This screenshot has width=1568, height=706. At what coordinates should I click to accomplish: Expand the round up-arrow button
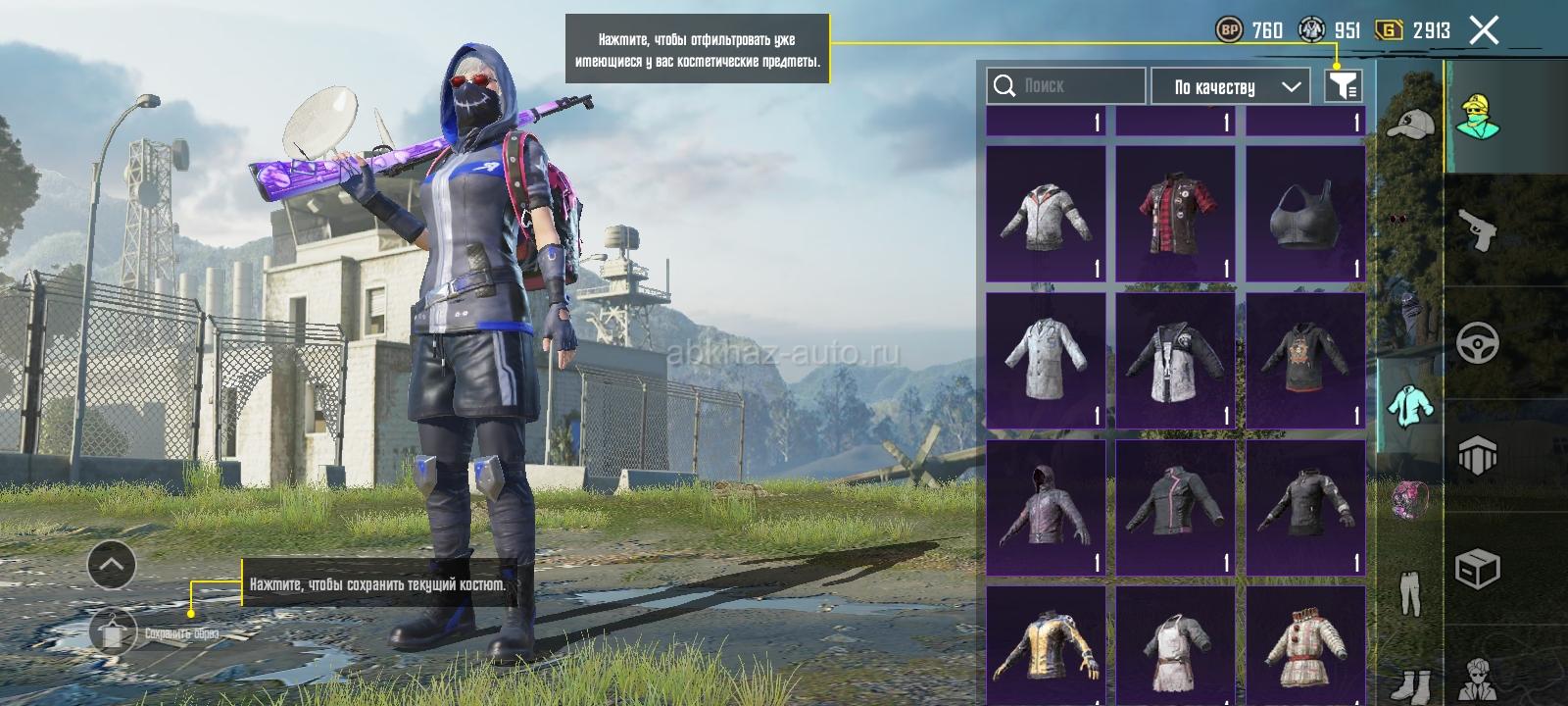click(x=112, y=565)
